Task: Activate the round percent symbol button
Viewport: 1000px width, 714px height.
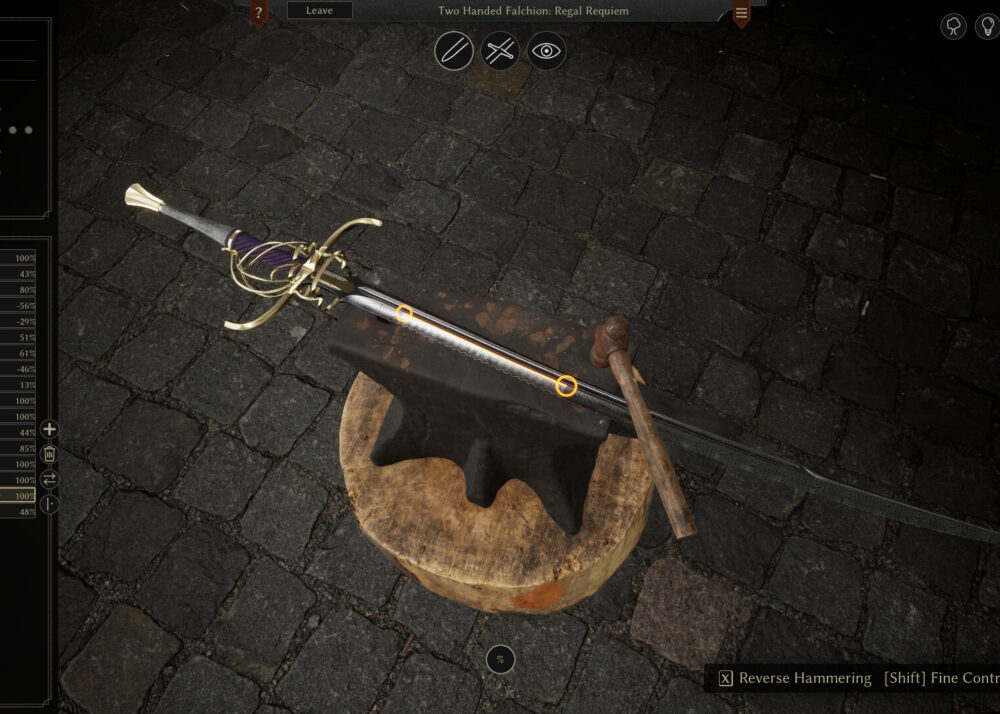Action: coord(500,658)
